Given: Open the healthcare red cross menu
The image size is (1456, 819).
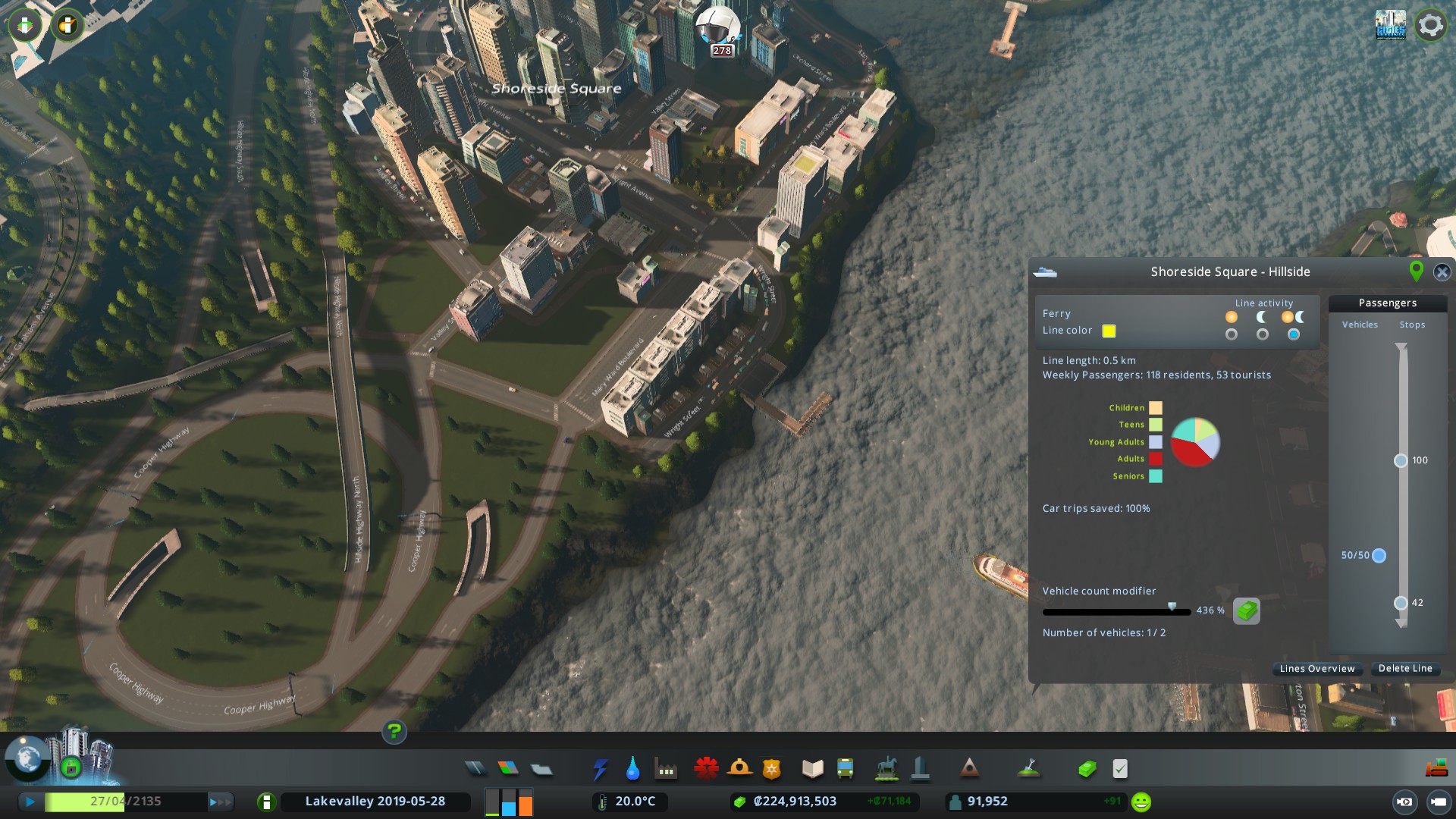Looking at the screenshot, I should tap(706, 769).
